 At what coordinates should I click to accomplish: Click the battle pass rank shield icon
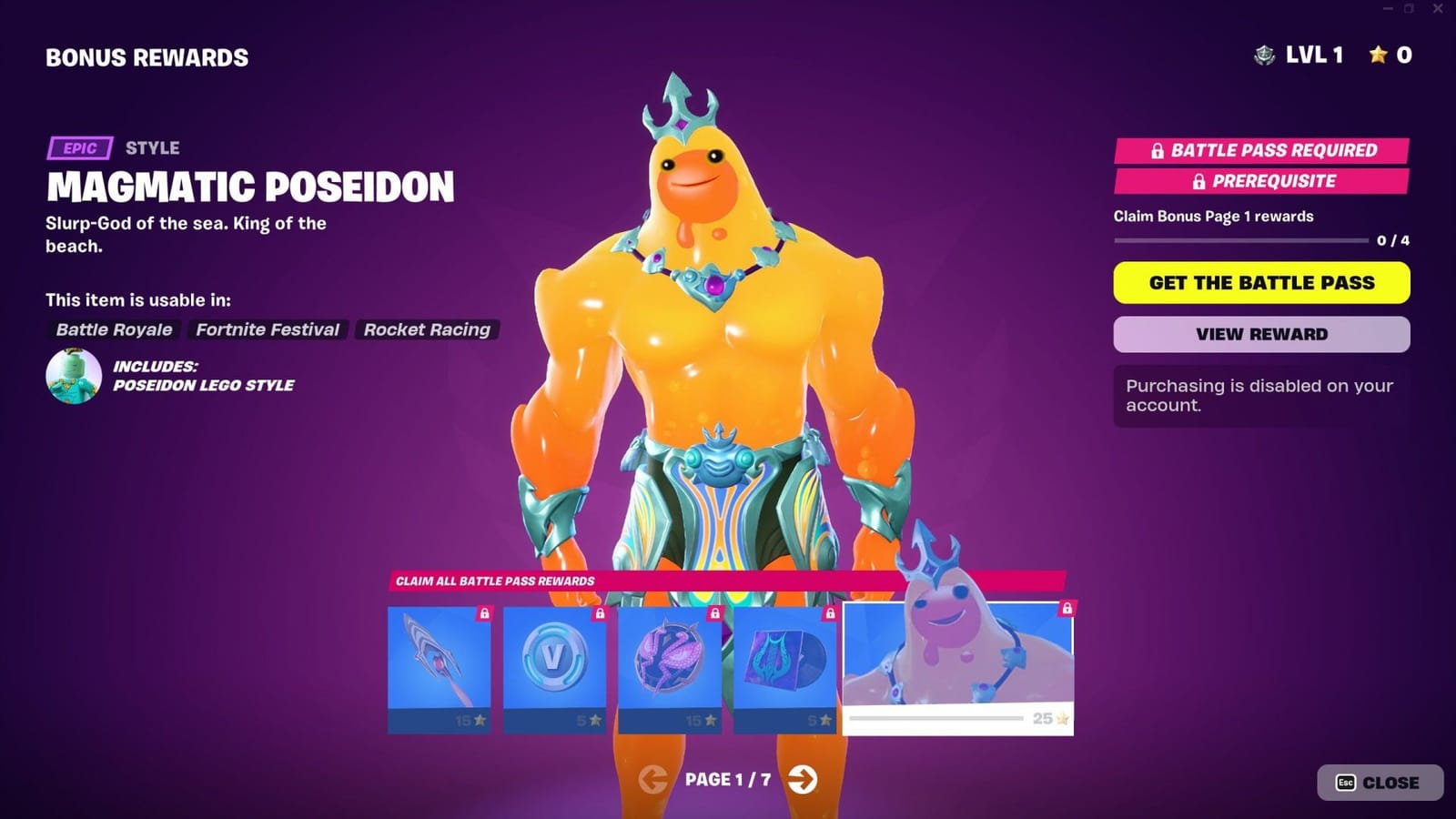(x=1264, y=55)
